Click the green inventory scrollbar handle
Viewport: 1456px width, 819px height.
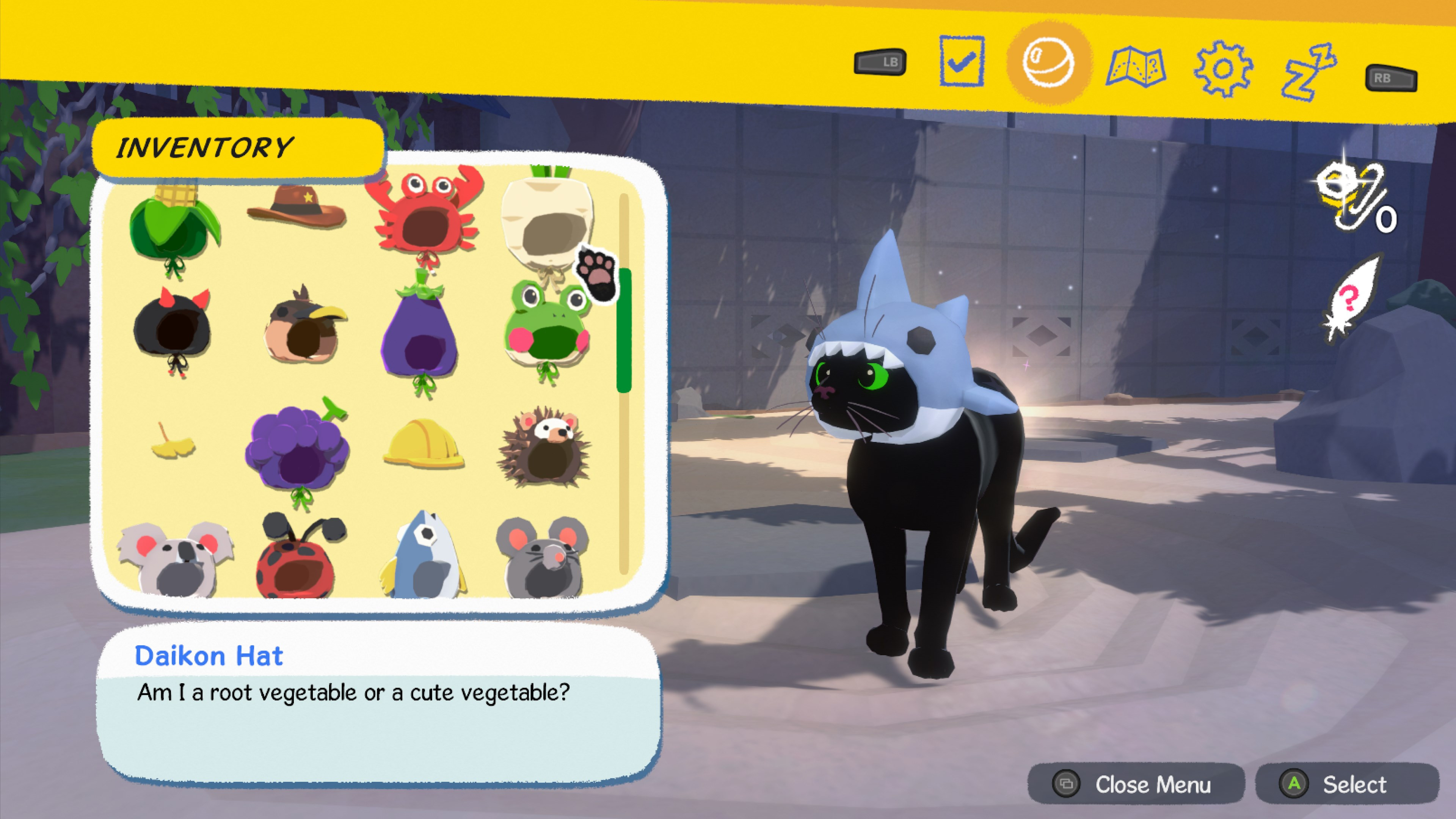624,331
